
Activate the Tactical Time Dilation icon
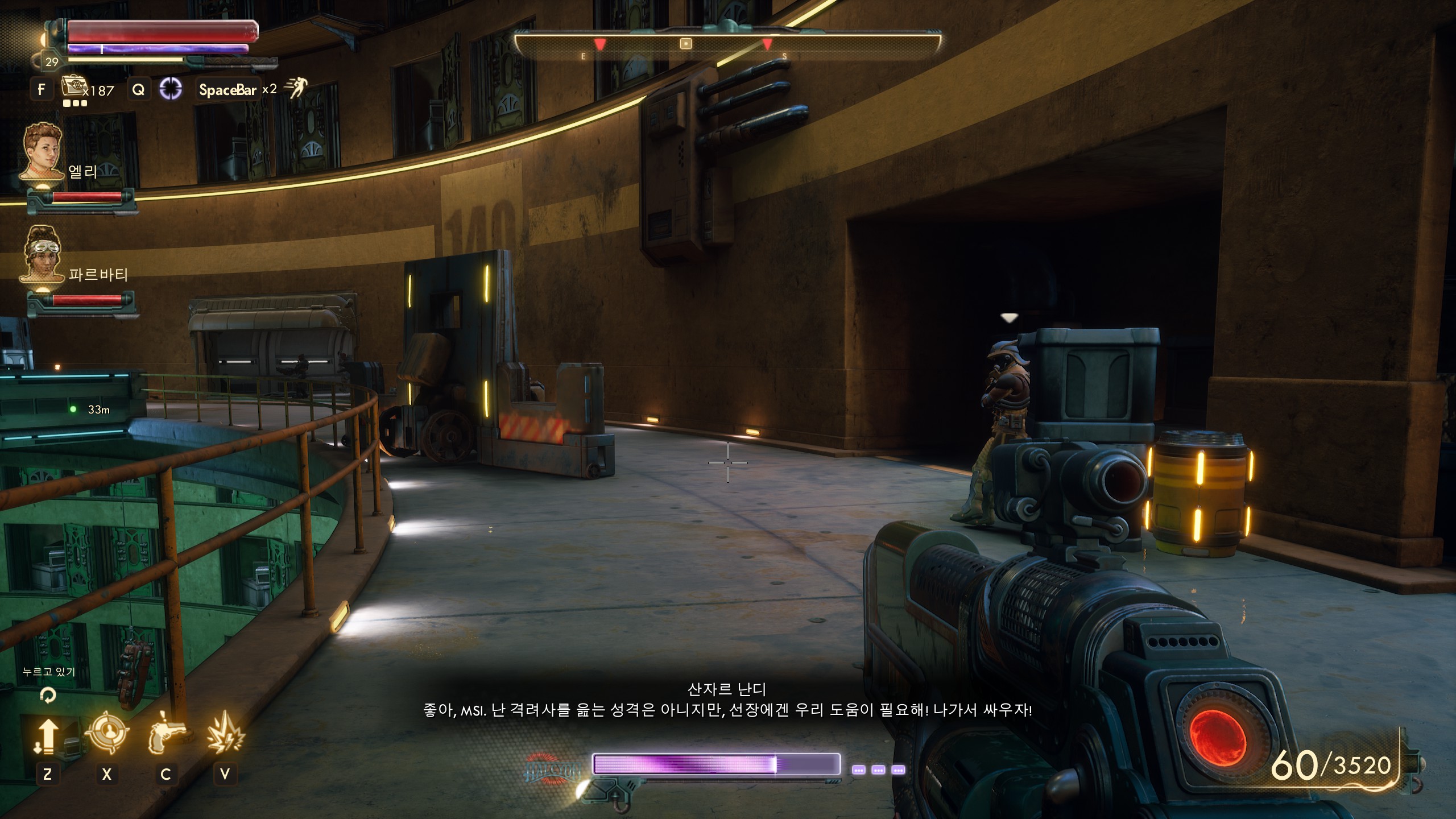[170, 89]
